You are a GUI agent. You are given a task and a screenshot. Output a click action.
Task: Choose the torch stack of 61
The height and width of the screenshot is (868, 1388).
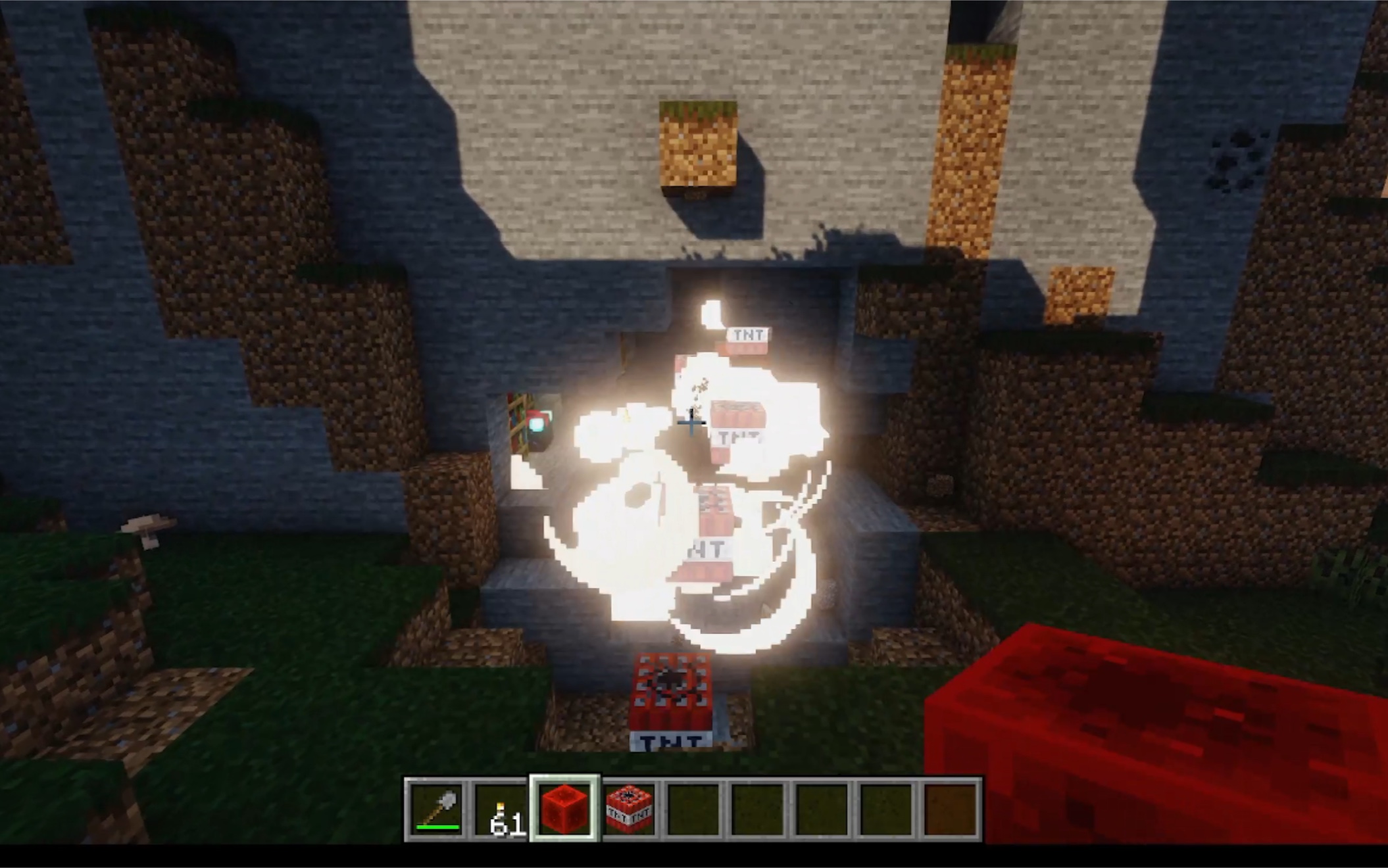click(501, 809)
